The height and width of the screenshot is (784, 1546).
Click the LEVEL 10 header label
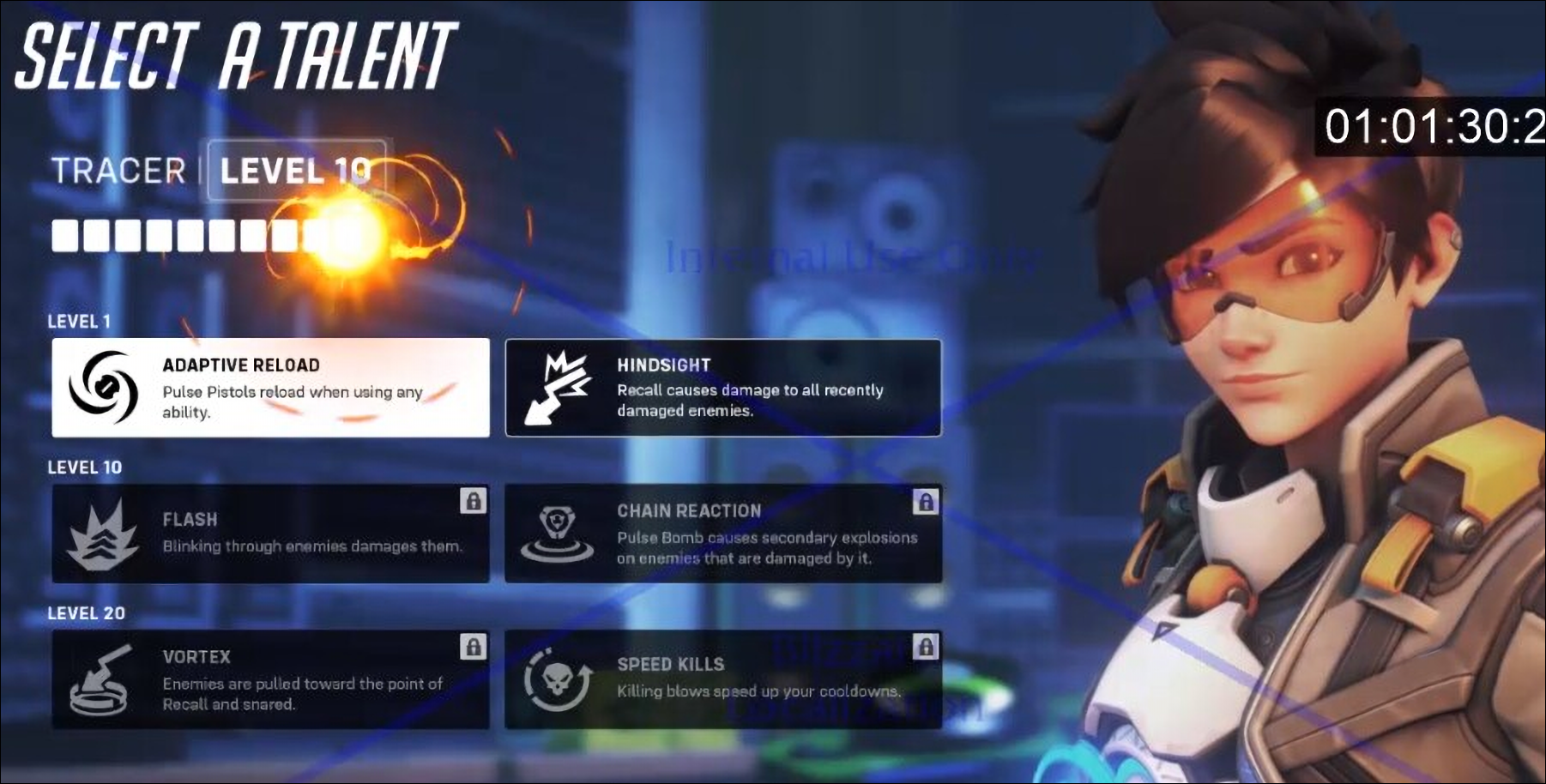tap(296, 172)
